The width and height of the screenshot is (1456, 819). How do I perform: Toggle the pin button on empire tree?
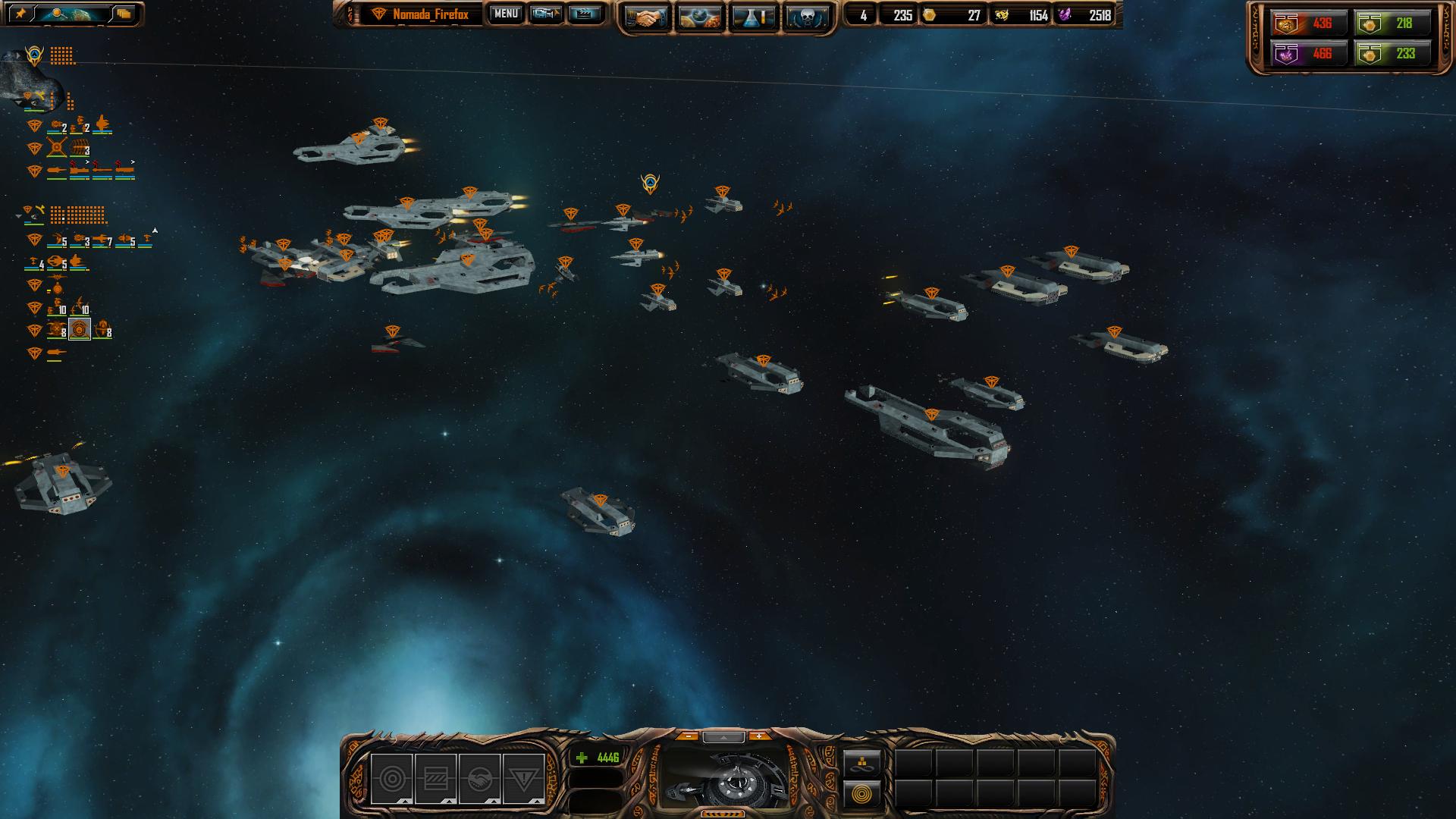click(21, 14)
